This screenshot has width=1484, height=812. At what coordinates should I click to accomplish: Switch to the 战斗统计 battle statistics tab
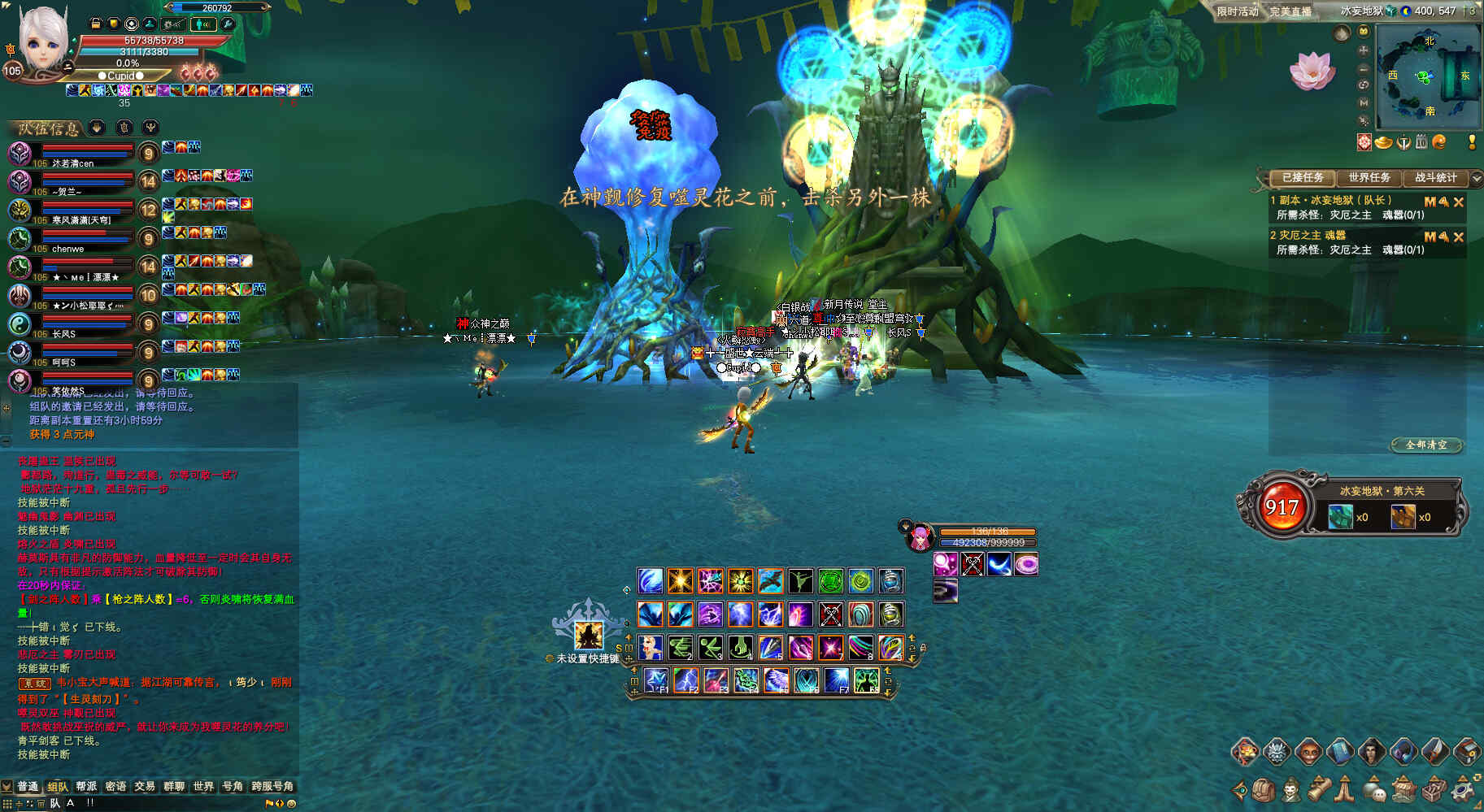pos(1436,177)
